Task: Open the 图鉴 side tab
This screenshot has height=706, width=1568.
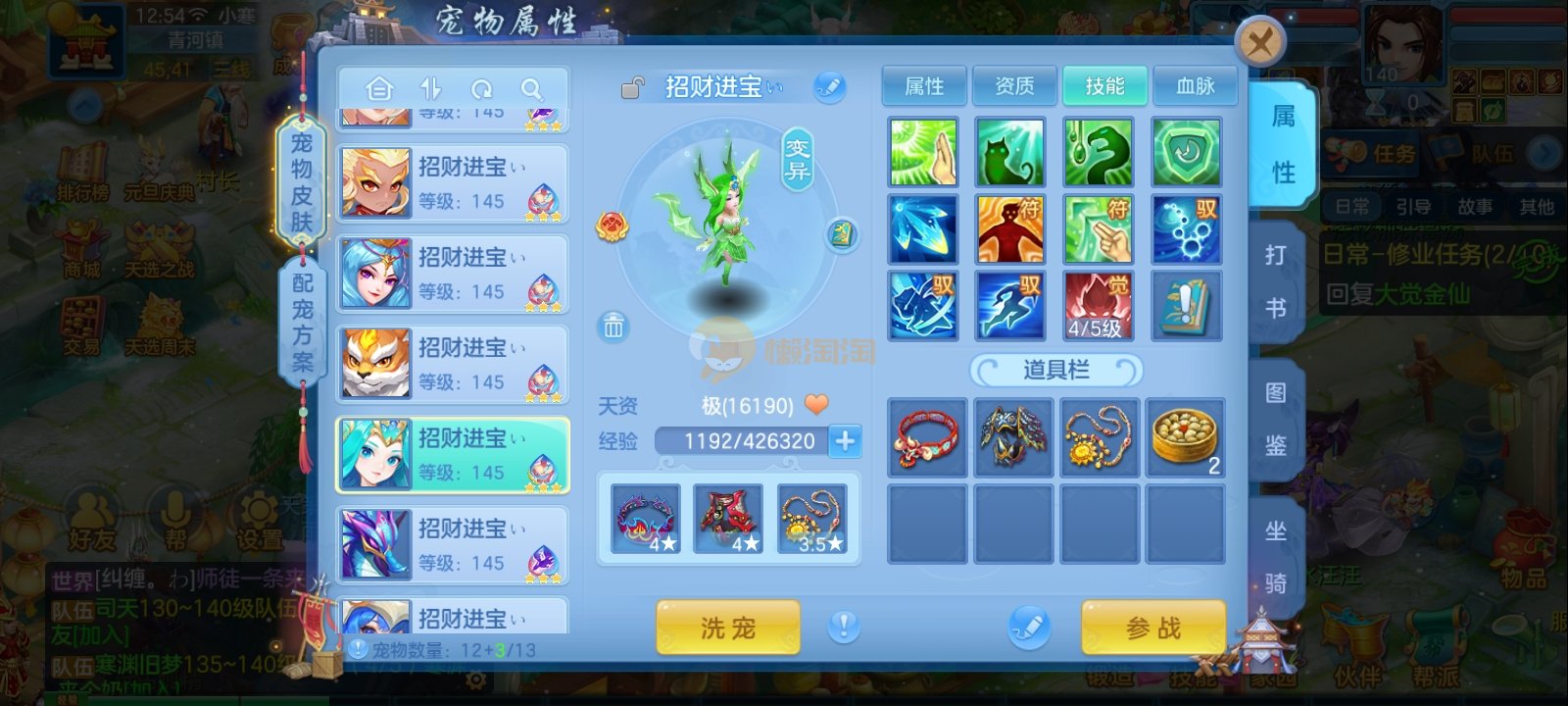Action: pyautogui.click(x=1275, y=420)
